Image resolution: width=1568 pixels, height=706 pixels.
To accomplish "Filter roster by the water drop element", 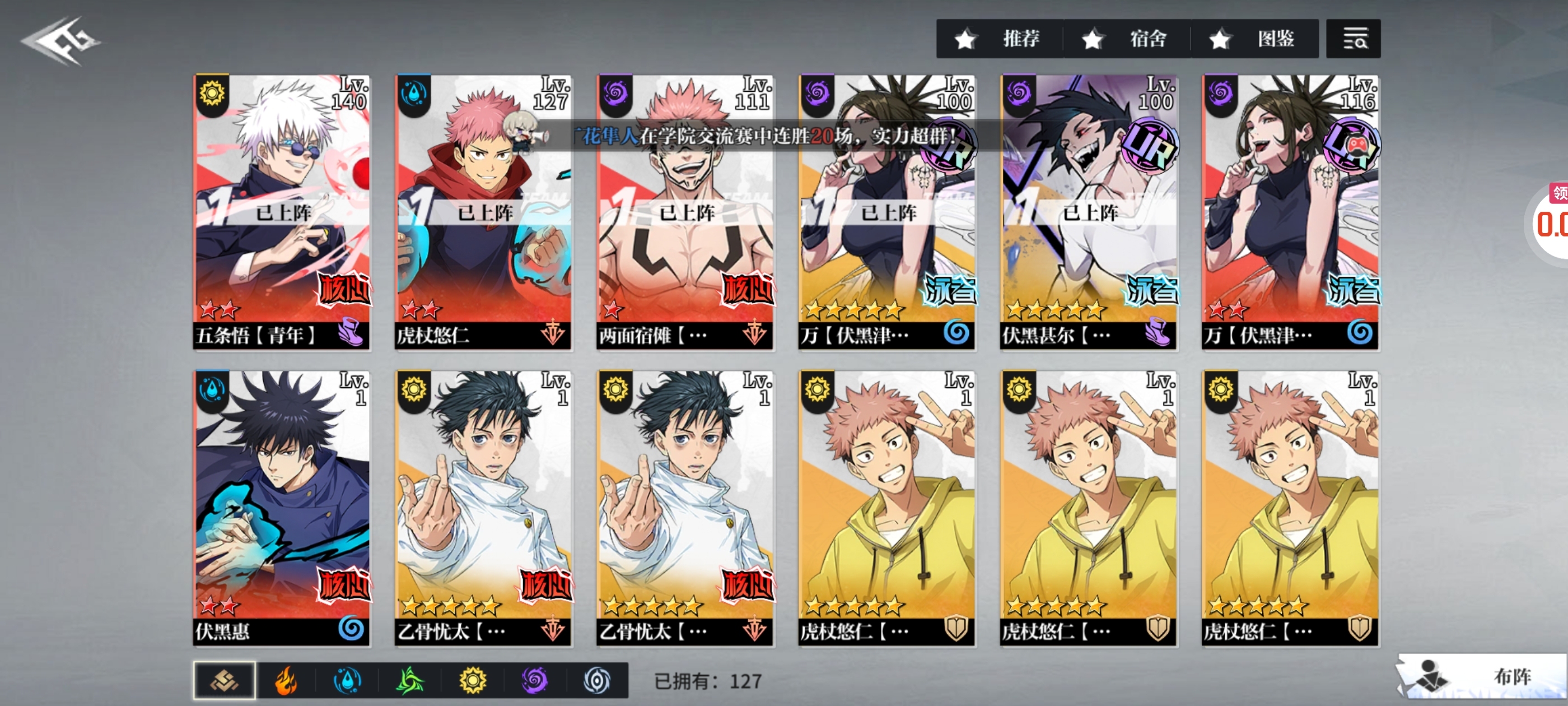I will coord(348,680).
